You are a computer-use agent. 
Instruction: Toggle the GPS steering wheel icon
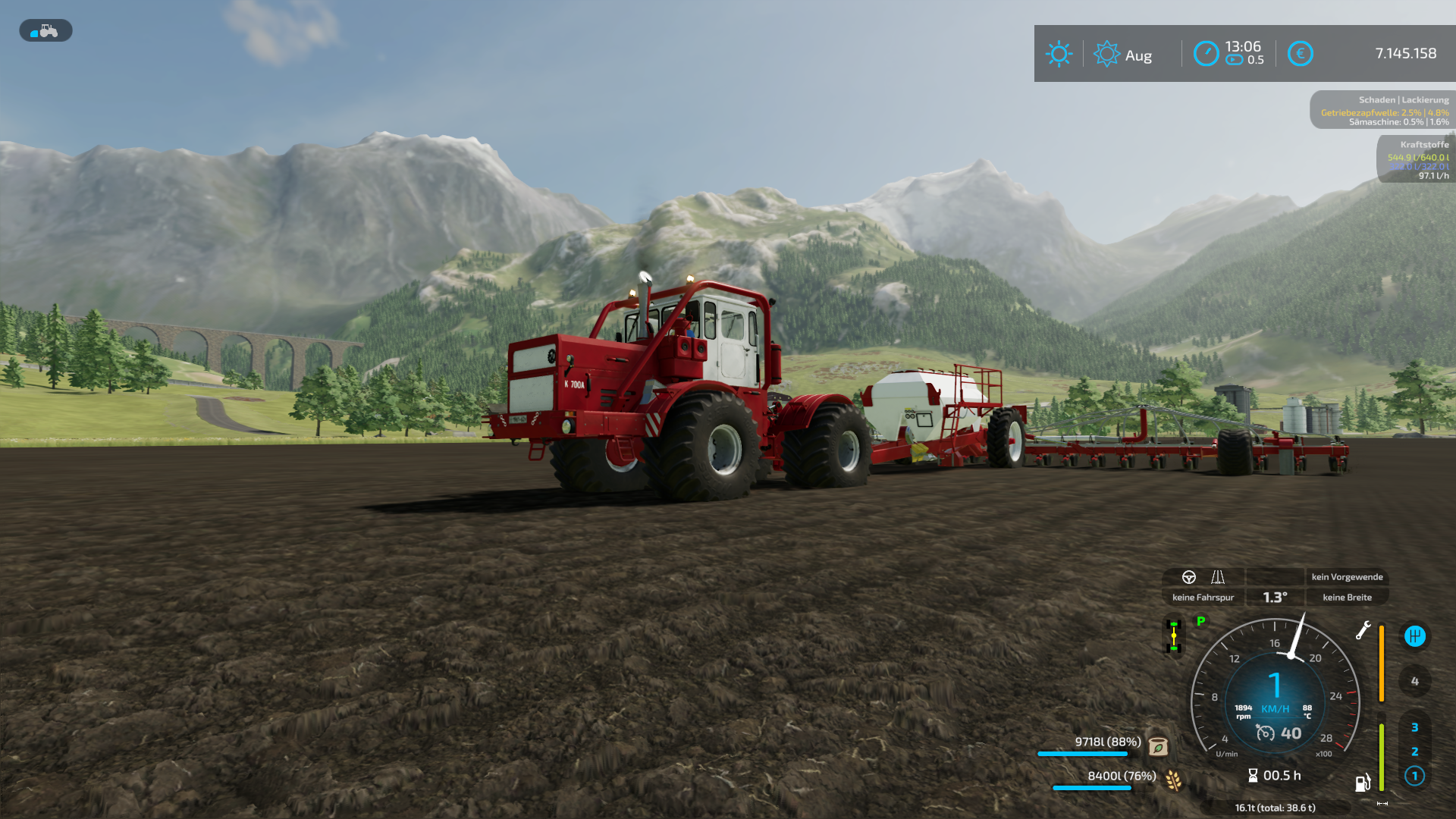point(1189,577)
